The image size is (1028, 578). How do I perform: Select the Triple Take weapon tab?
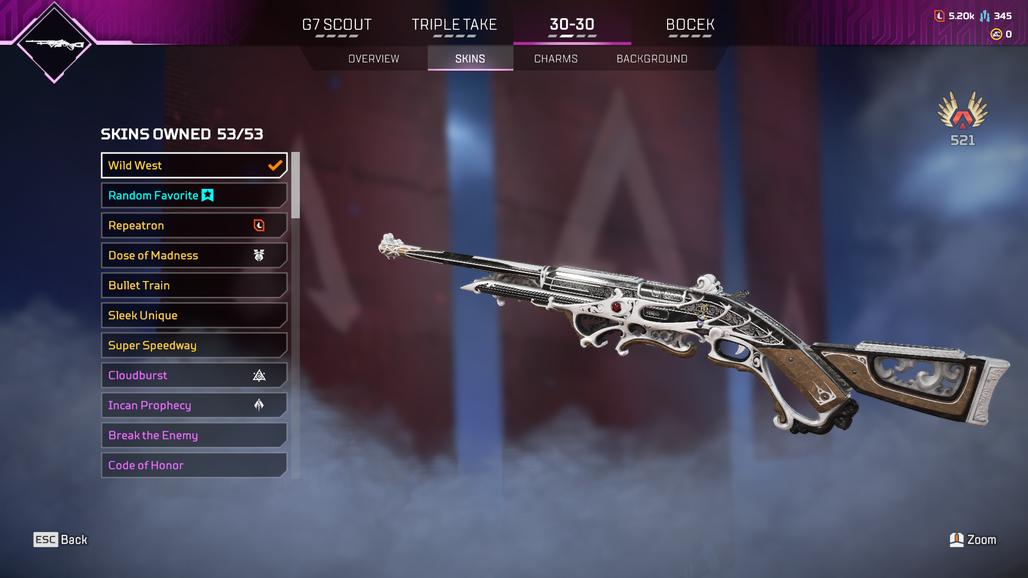click(454, 25)
